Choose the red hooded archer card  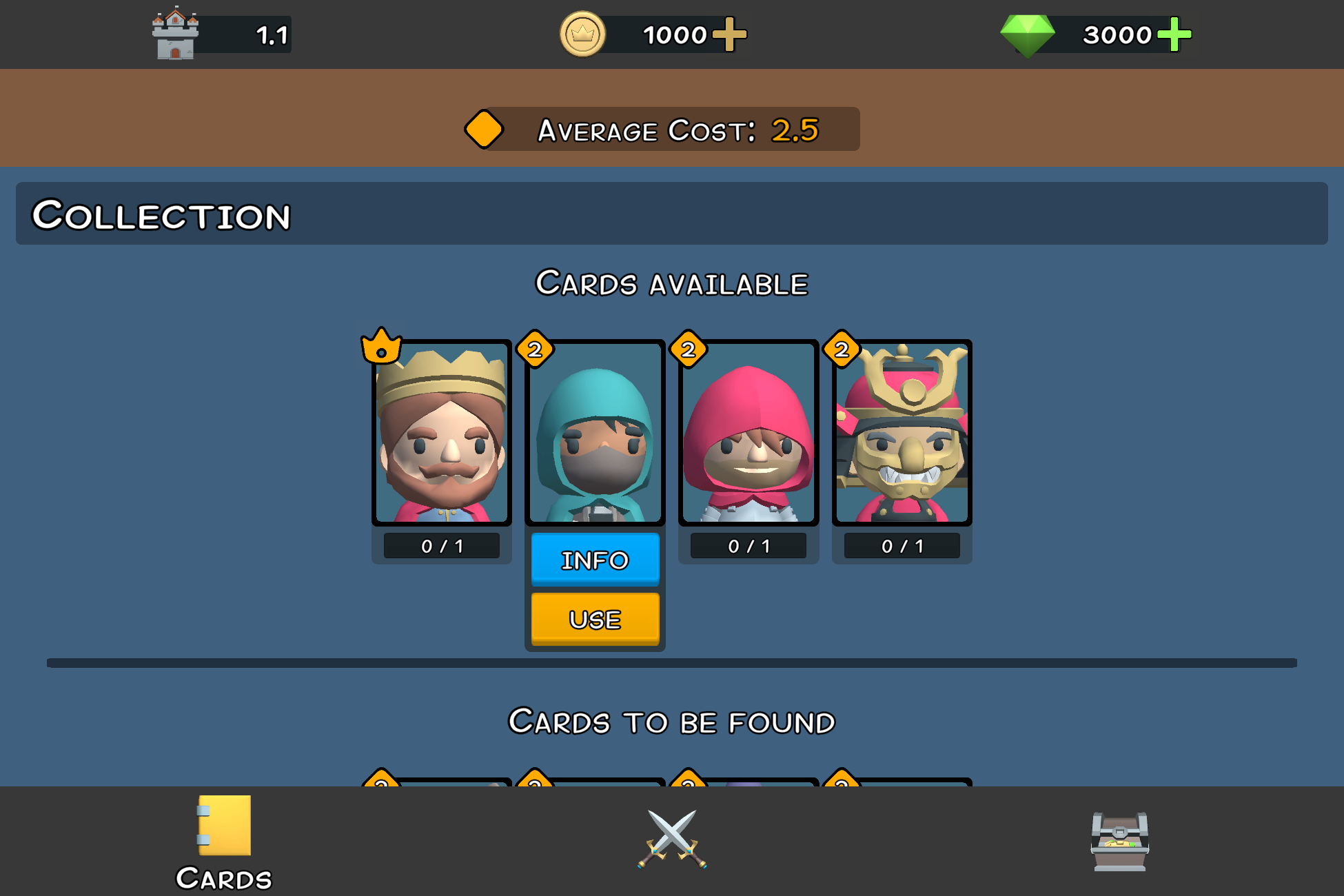click(x=749, y=433)
